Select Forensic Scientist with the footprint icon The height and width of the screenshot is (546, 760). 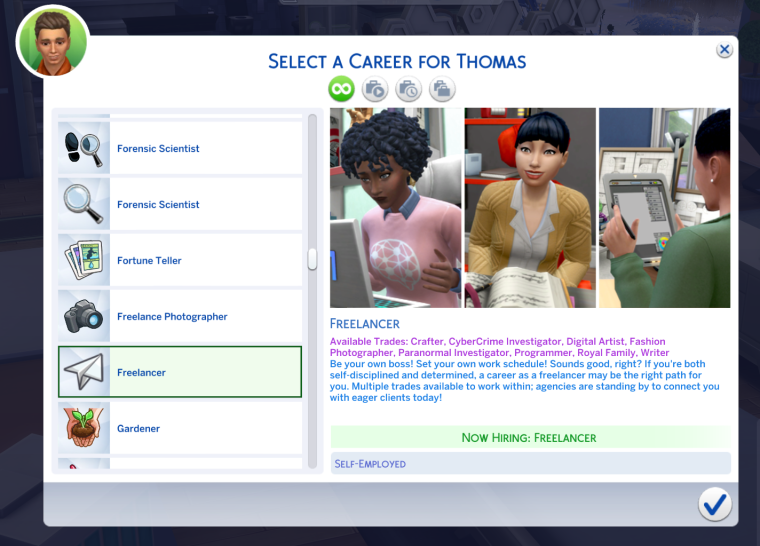pyautogui.click(x=180, y=149)
